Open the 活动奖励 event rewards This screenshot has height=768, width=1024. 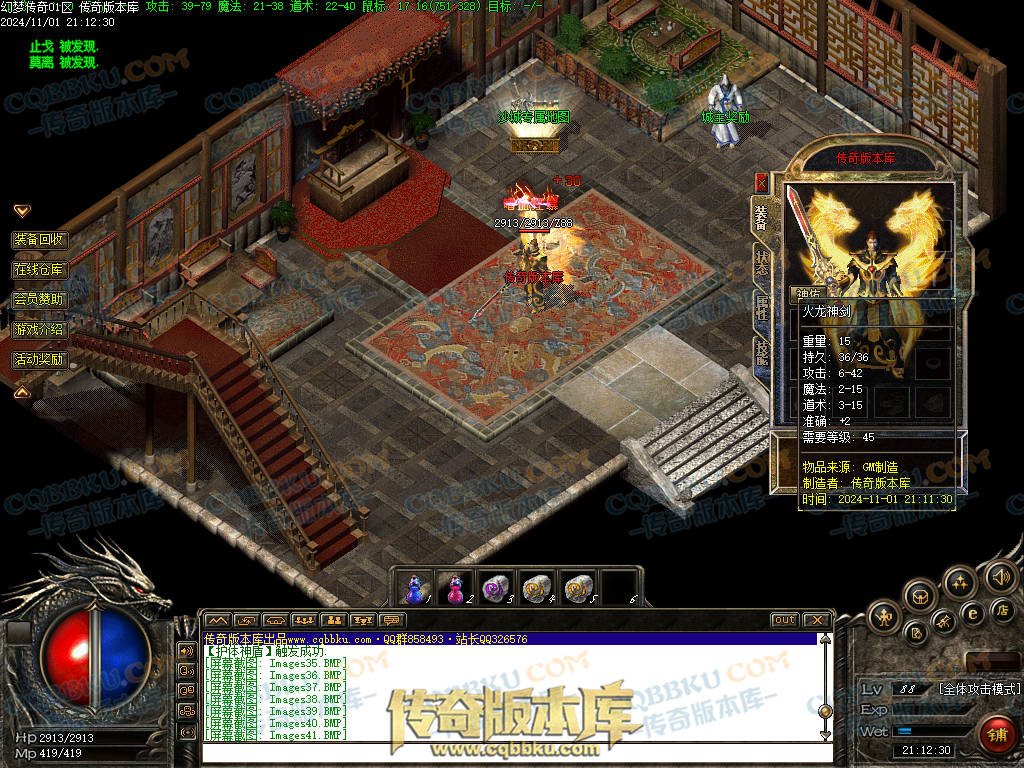click(39, 359)
